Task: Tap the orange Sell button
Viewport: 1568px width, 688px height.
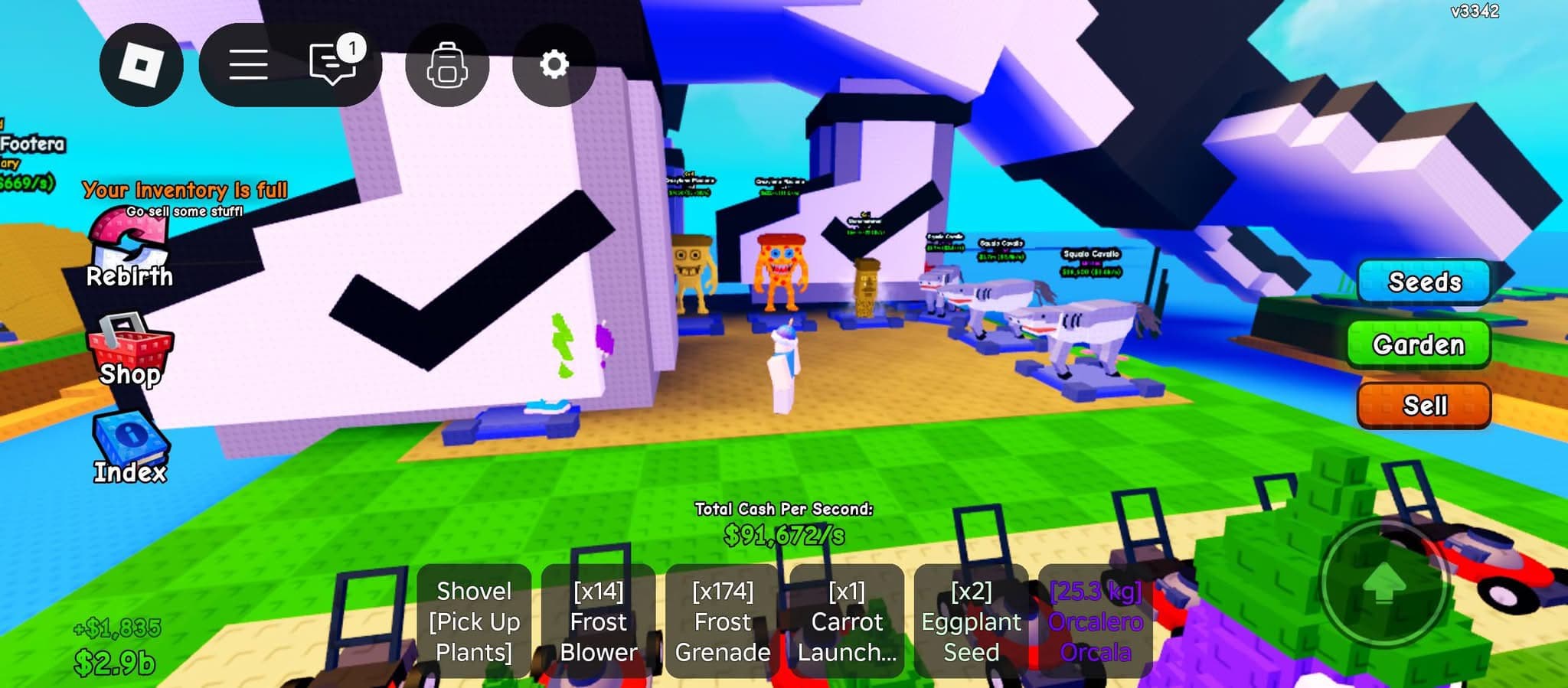Action: [x=1424, y=405]
